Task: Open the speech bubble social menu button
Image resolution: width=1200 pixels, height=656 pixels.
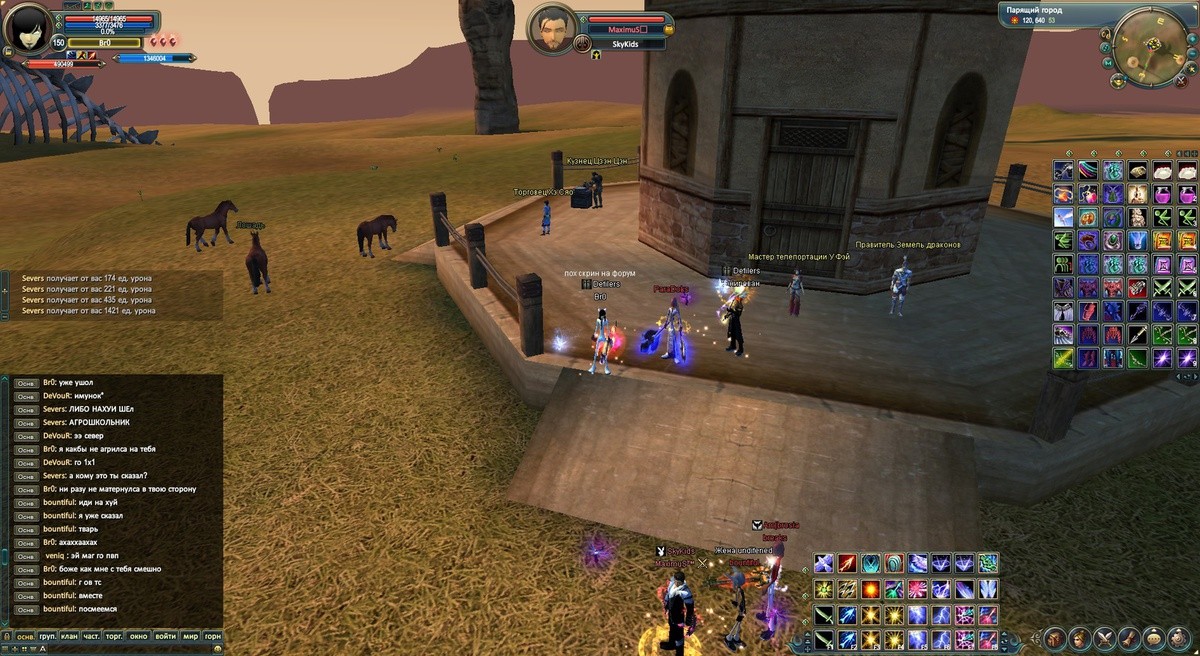Action: pos(1154,638)
